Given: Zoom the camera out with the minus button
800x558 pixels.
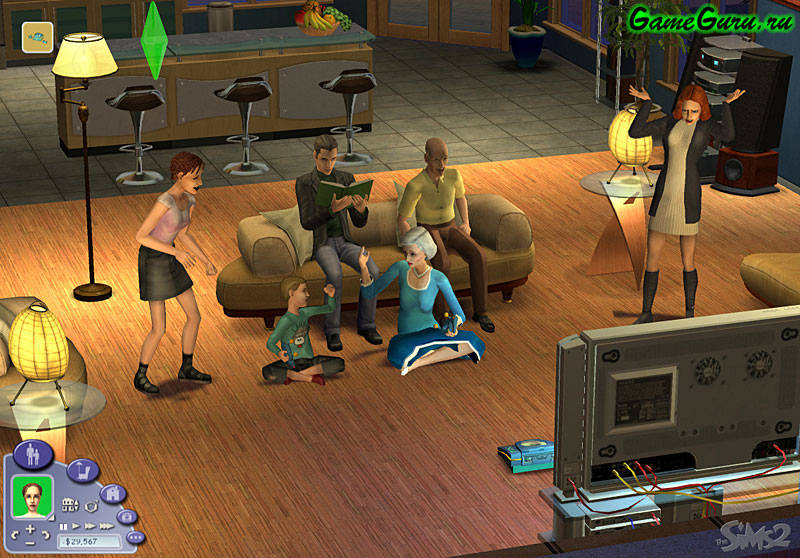Looking at the screenshot, I should [x=30, y=543].
